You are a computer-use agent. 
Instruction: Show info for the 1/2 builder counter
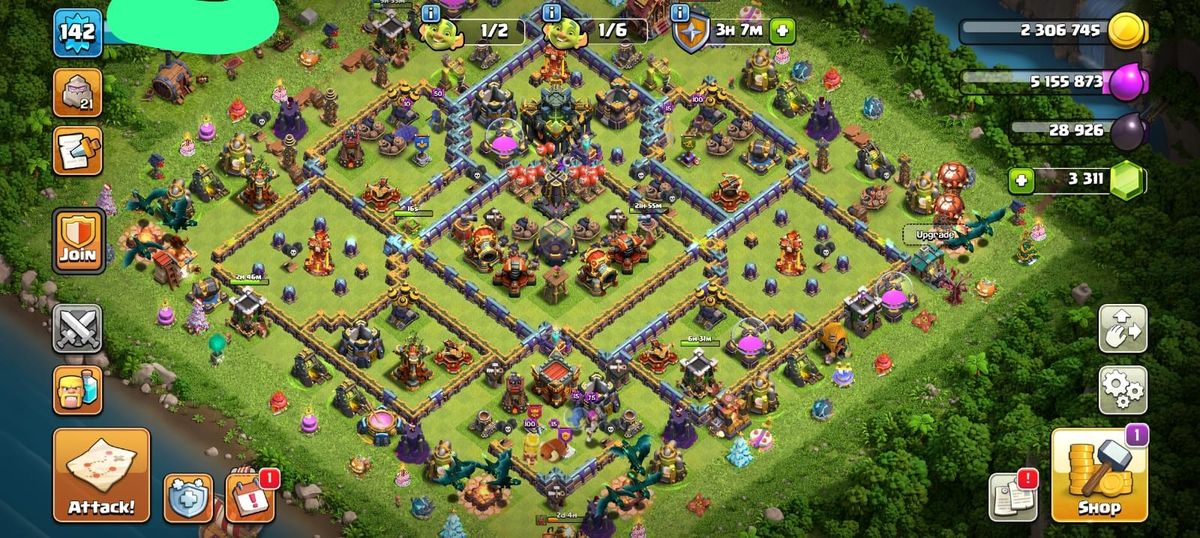click(x=431, y=13)
